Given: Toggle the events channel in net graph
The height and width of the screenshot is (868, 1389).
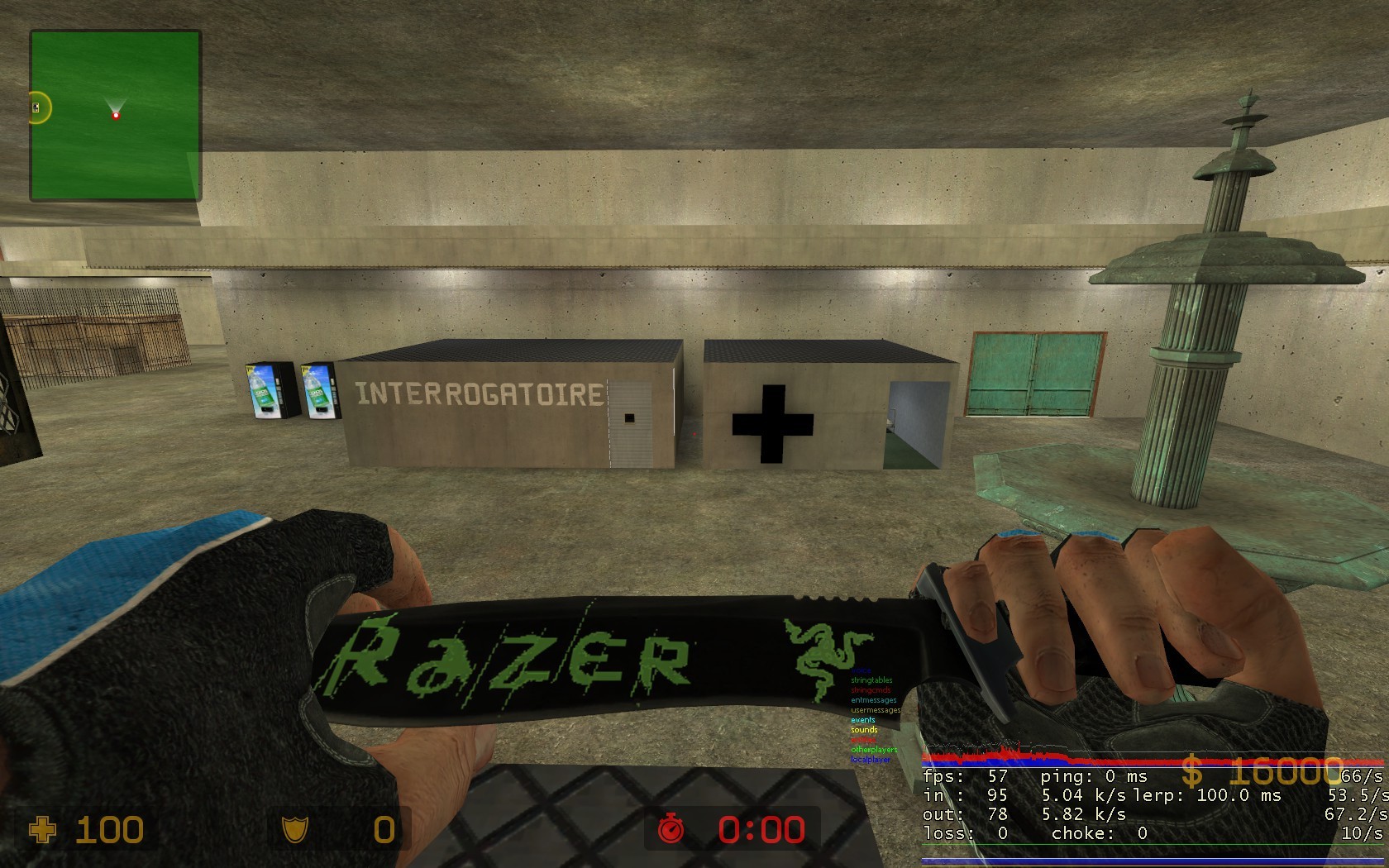Looking at the screenshot, I should pyautogui.click(x=862, y=720).
